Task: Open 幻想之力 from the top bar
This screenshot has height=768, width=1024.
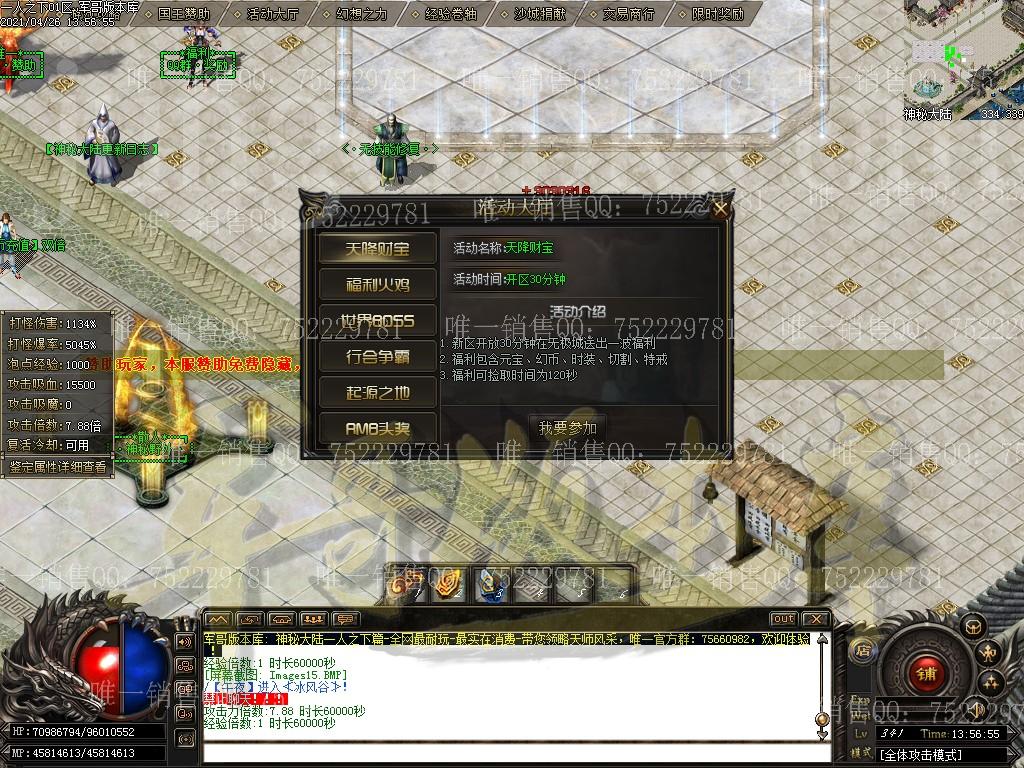Action: [x=361, y=14]
